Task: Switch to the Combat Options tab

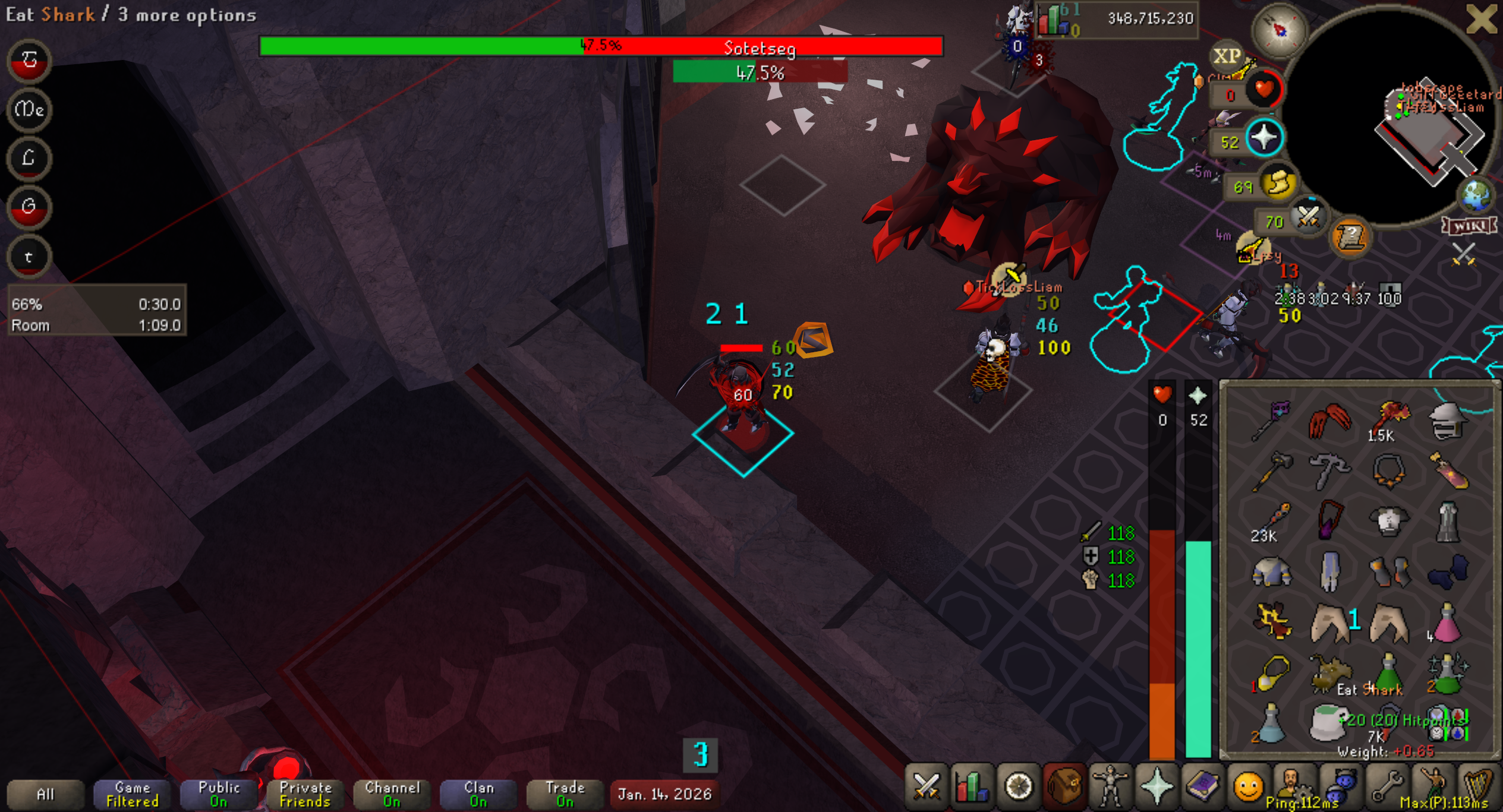Action: coord(926,787)
